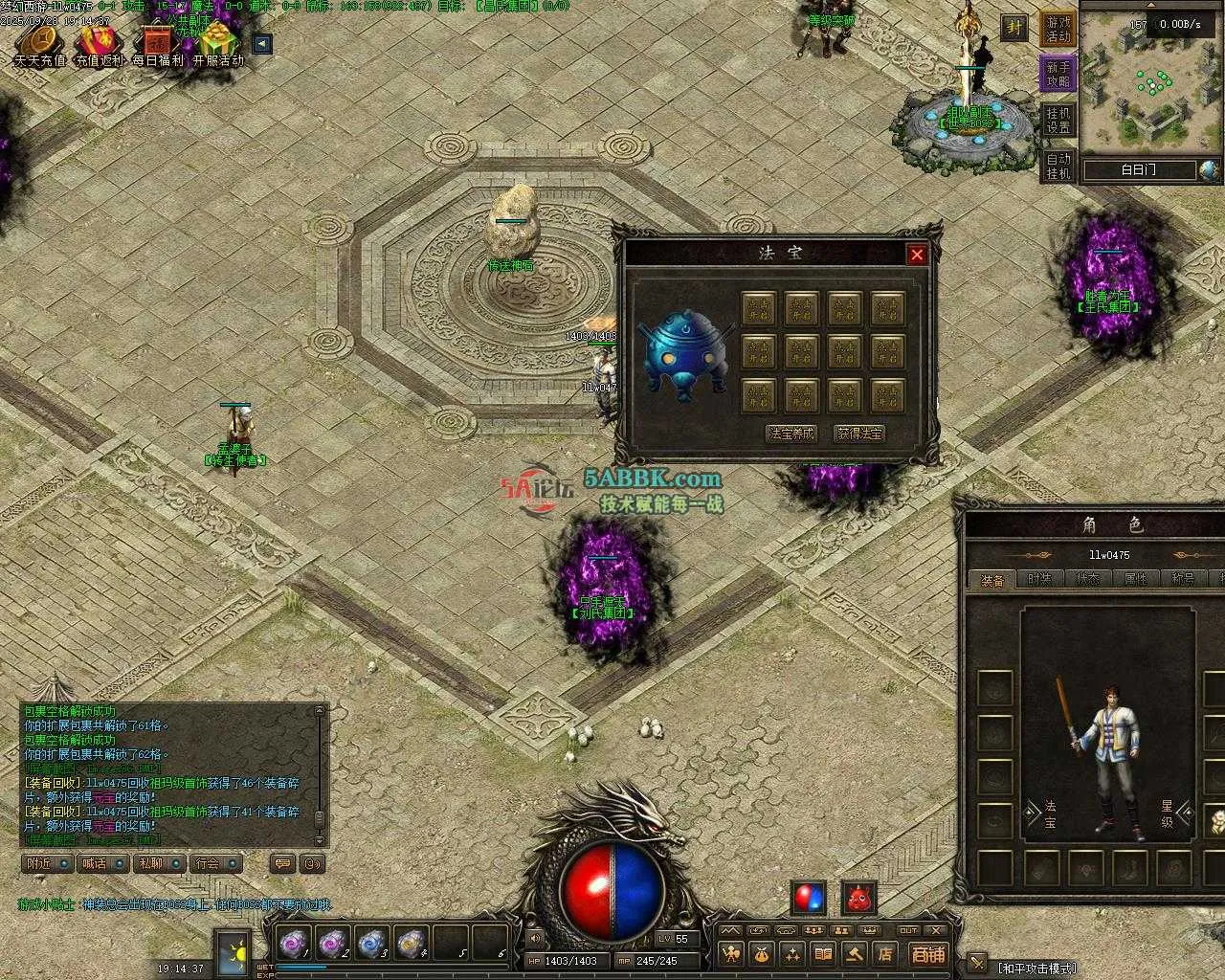
Task: Open the 商铺 shop button
Action: click(927, 953)
